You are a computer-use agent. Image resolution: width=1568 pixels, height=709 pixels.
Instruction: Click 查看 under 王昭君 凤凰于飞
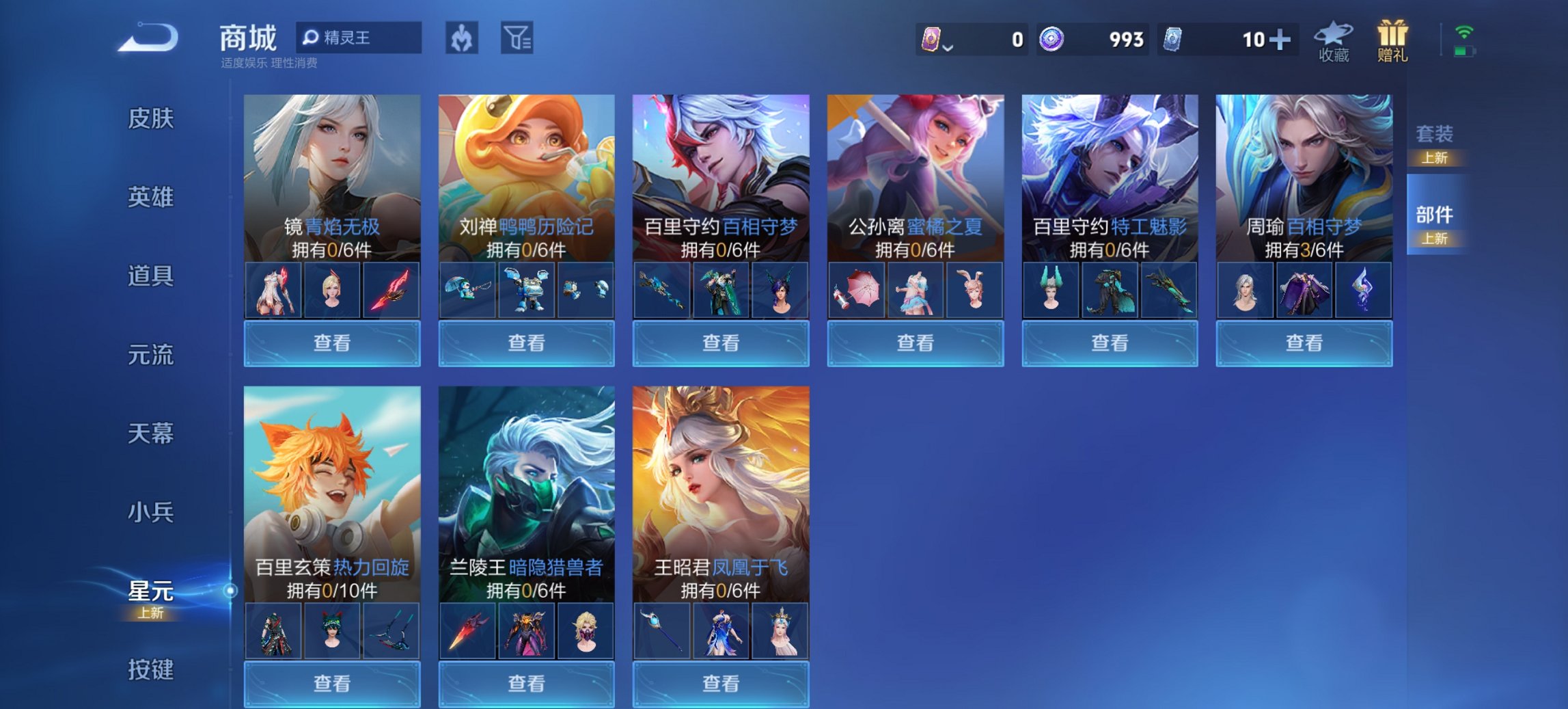[720, 685]
